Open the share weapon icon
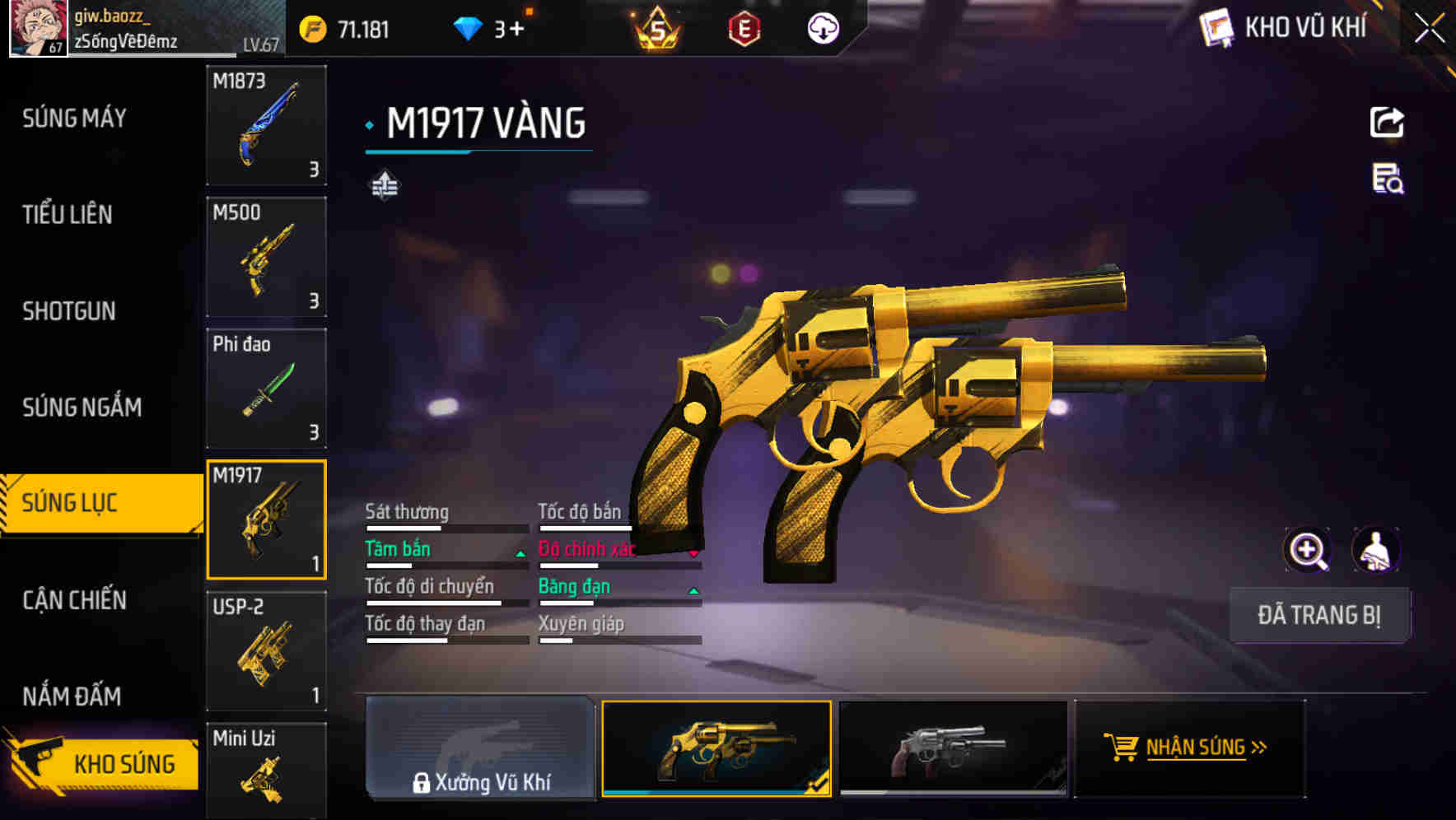 (1387, 122)
